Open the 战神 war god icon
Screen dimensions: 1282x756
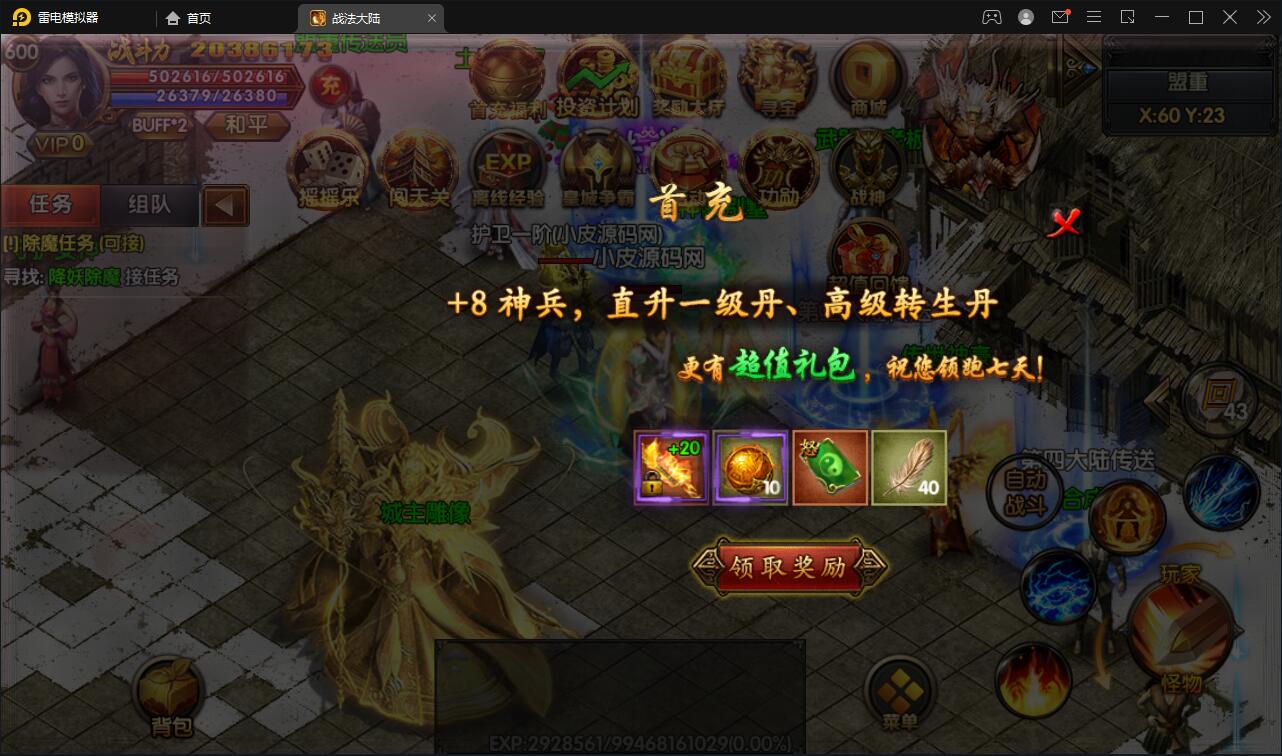(866, 170)
